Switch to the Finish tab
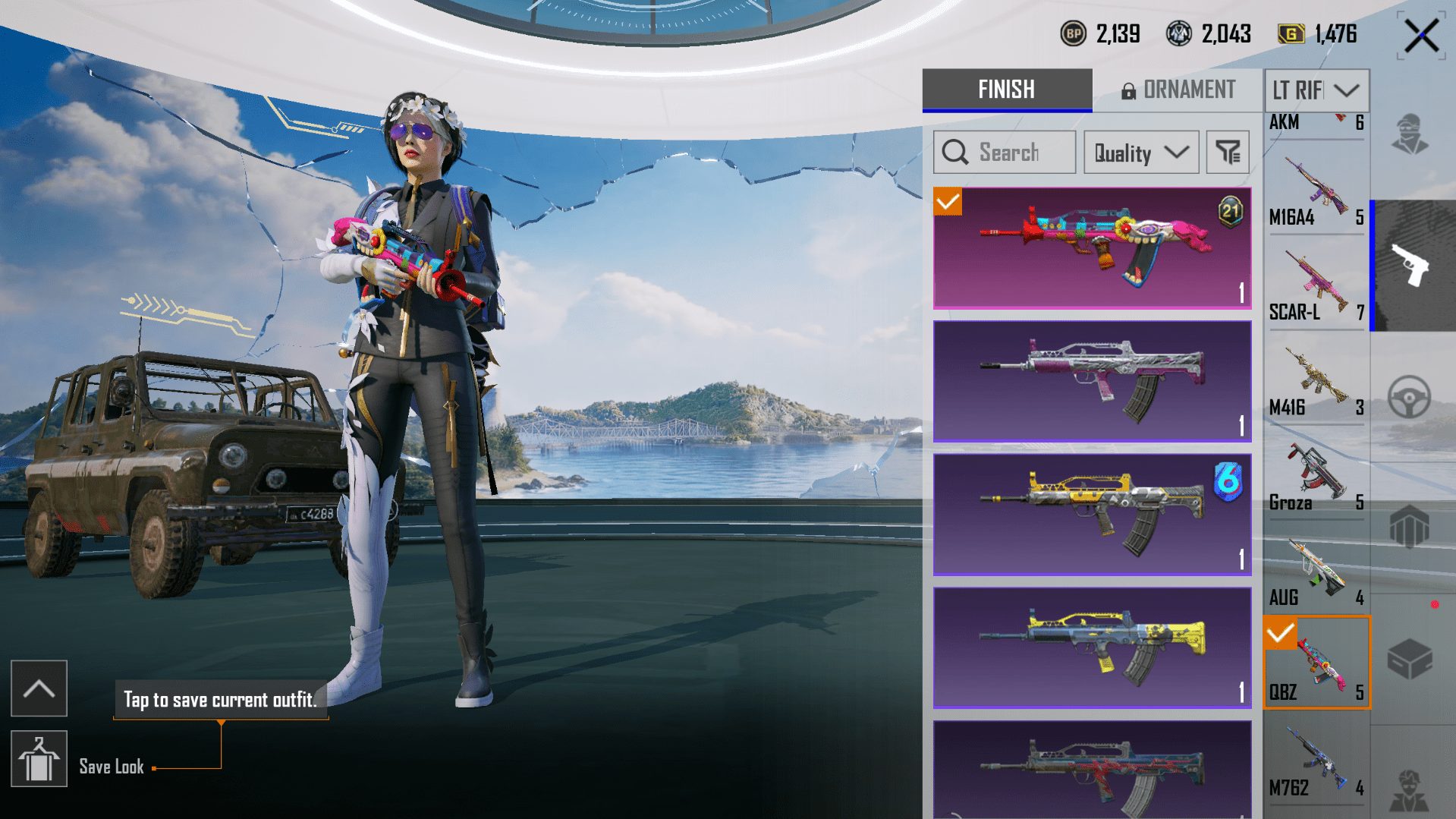 1006,90
